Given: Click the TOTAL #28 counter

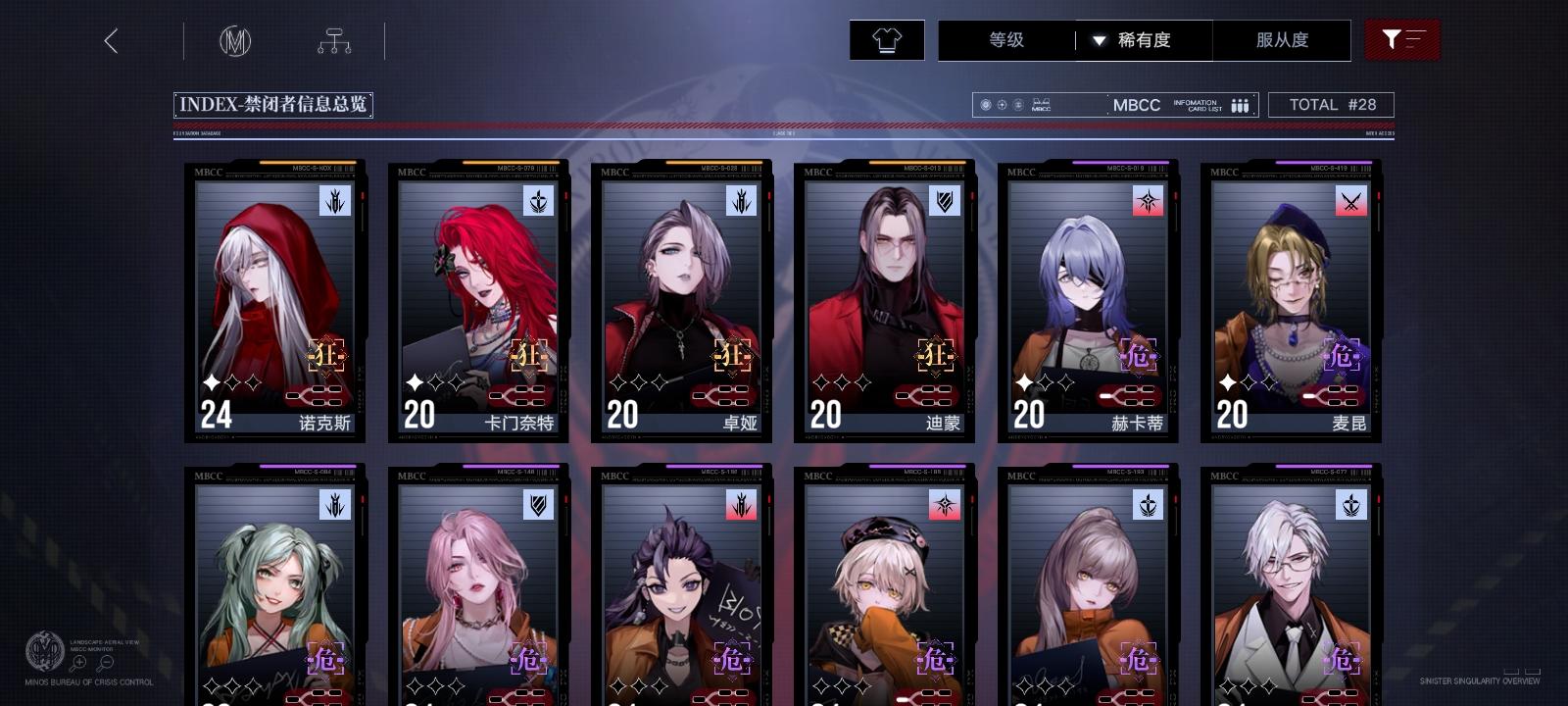Looking at the screenshot, I should (1332, 104).
